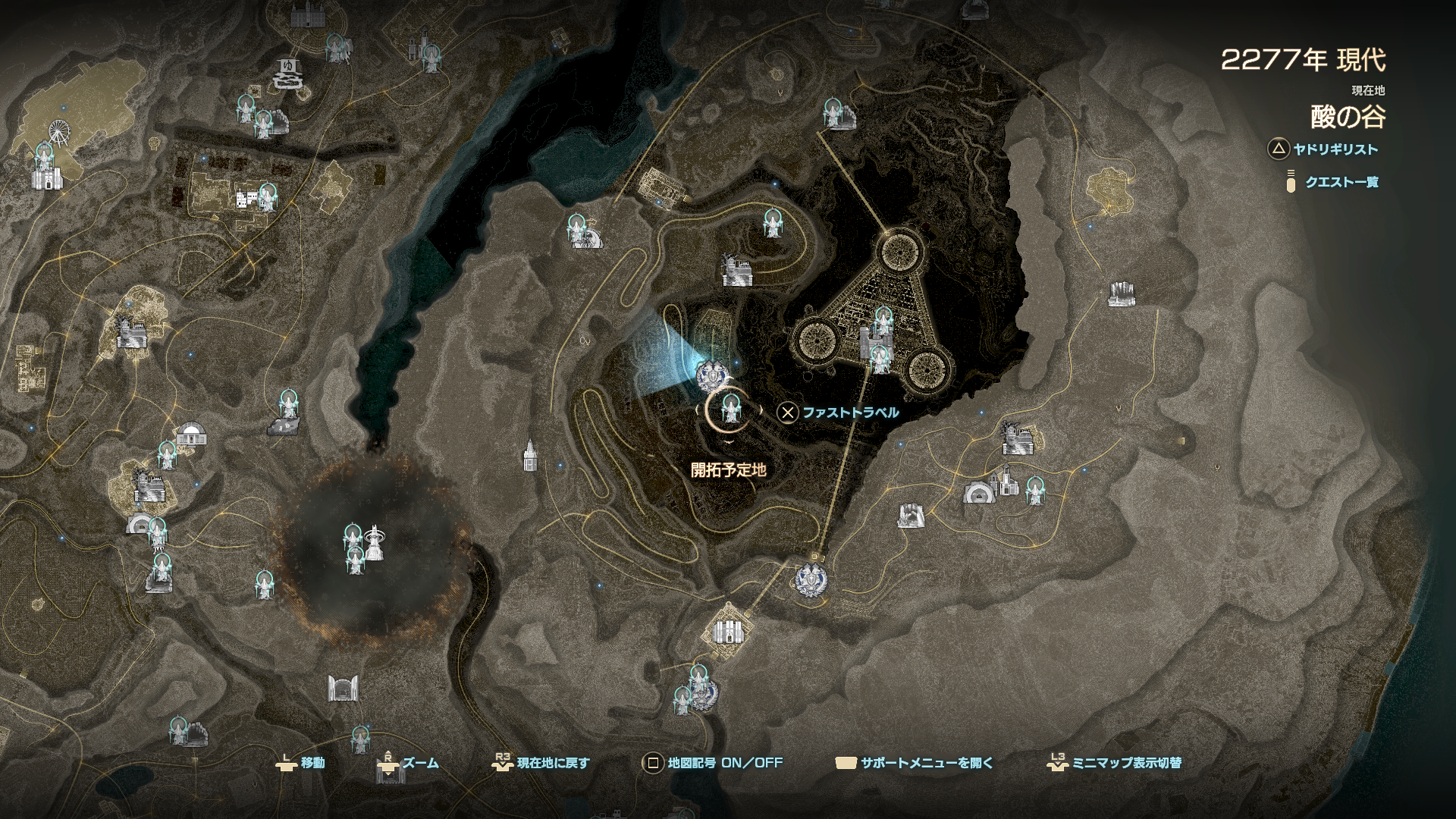Click the player position marker with blue cone
Image resolution: width=1456 pixels, height=819 pixels.
click(713, 375)
